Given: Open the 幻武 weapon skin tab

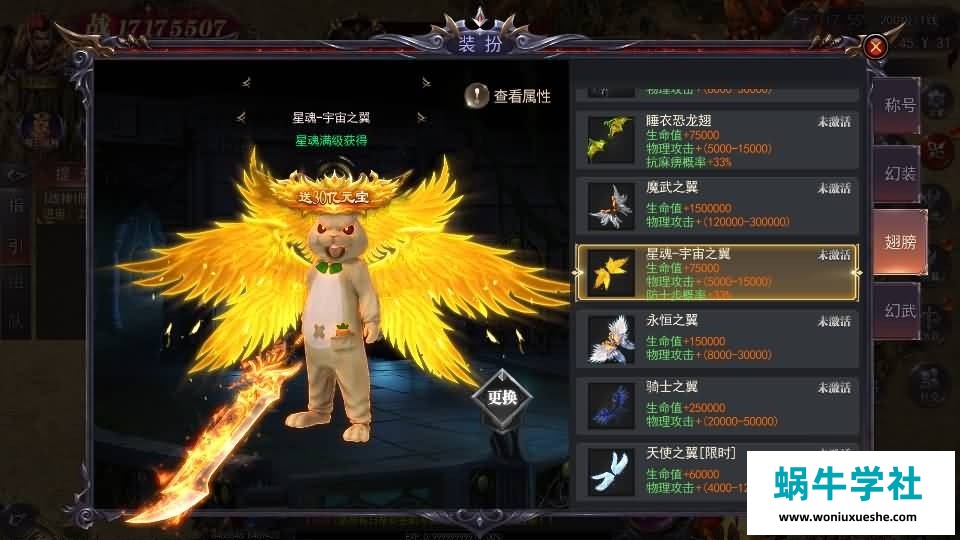Looking at the screenshot, I should (899, 311).
